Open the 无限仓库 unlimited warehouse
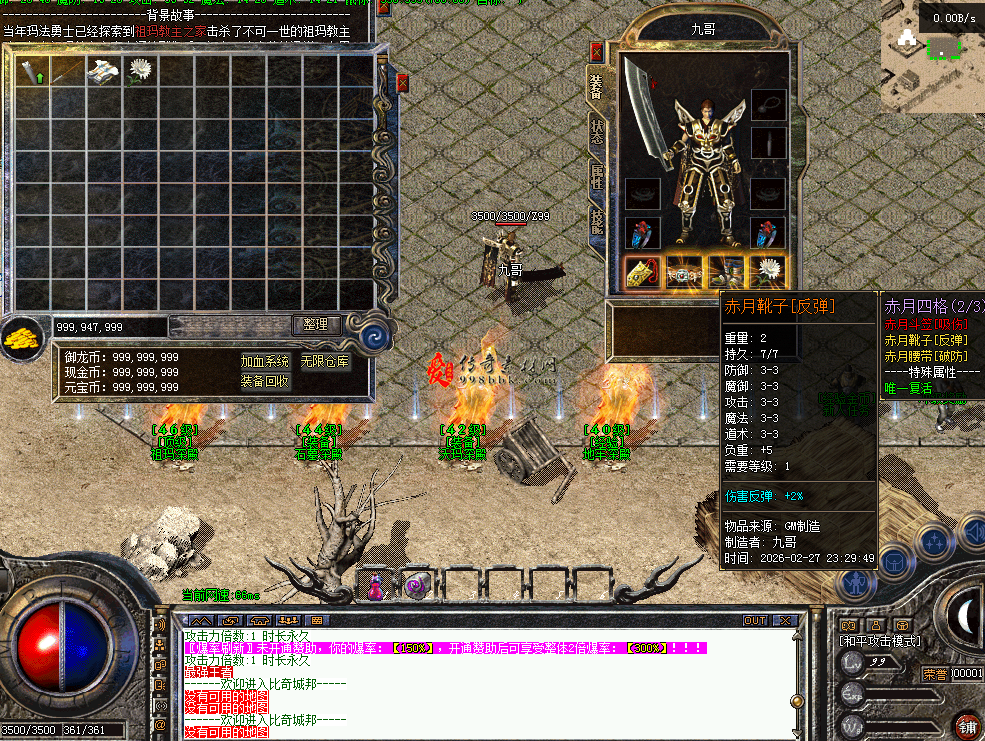Image resolution: width=985 pixels, height=741 pixels. click(x=326, y=361)
